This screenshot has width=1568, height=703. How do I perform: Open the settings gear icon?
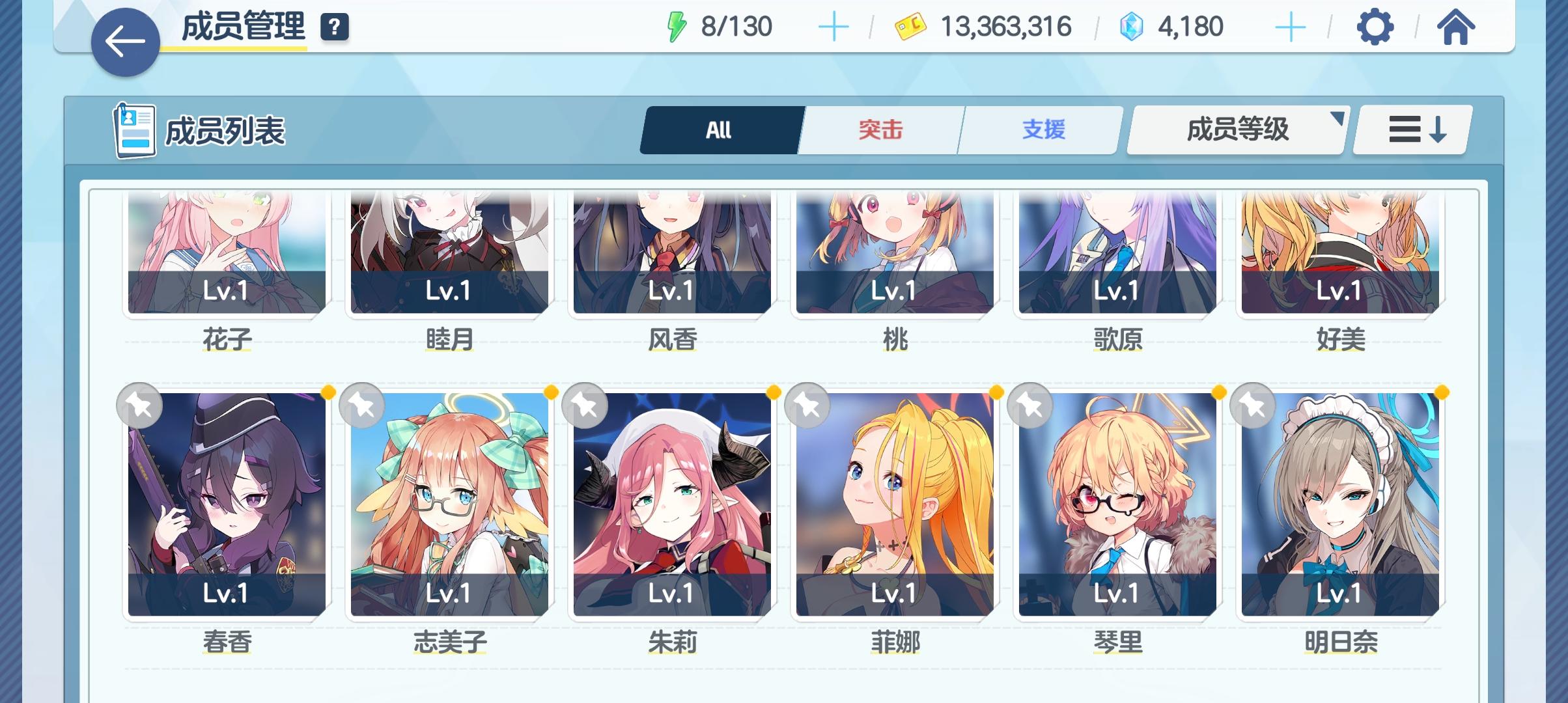(1376, 27)
